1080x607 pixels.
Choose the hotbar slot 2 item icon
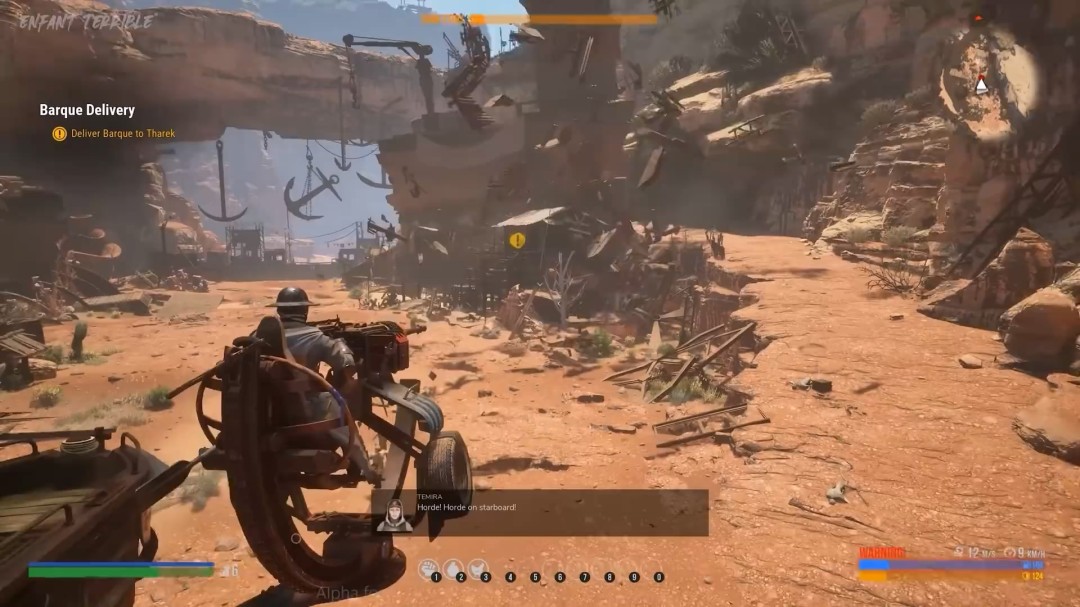453,567
